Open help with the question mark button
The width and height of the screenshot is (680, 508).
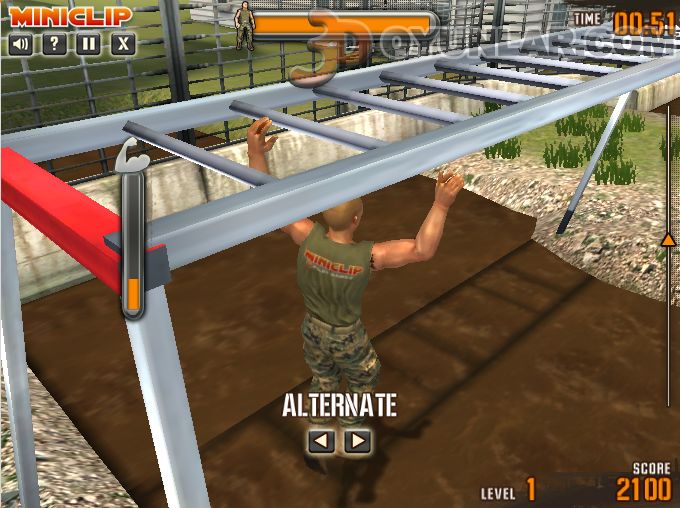[55, 44]
